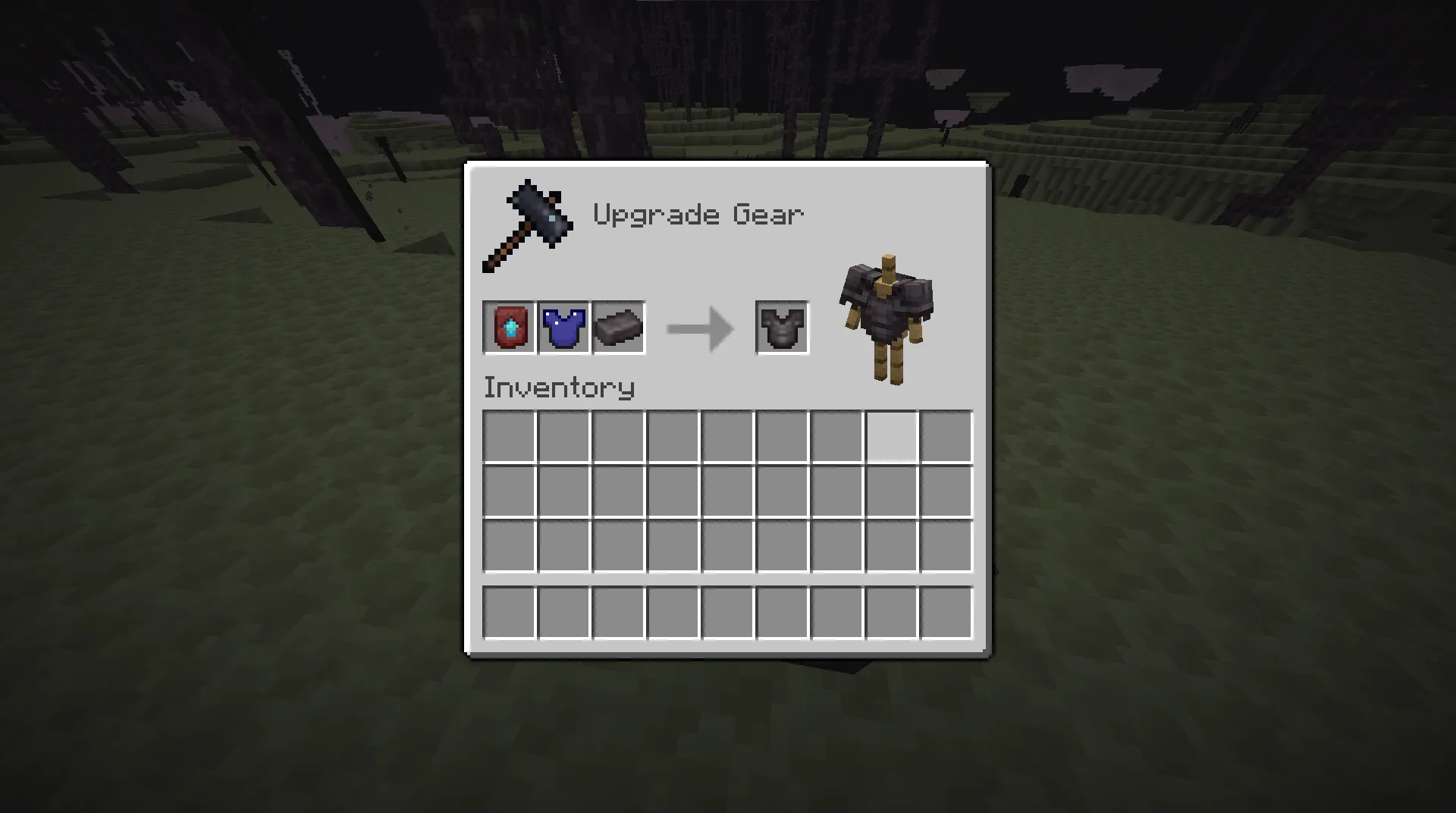Take the netherite chestplate from the output slot
Image resolution: width=1456 pixels, height=813 pixels.
pos(781,328)
